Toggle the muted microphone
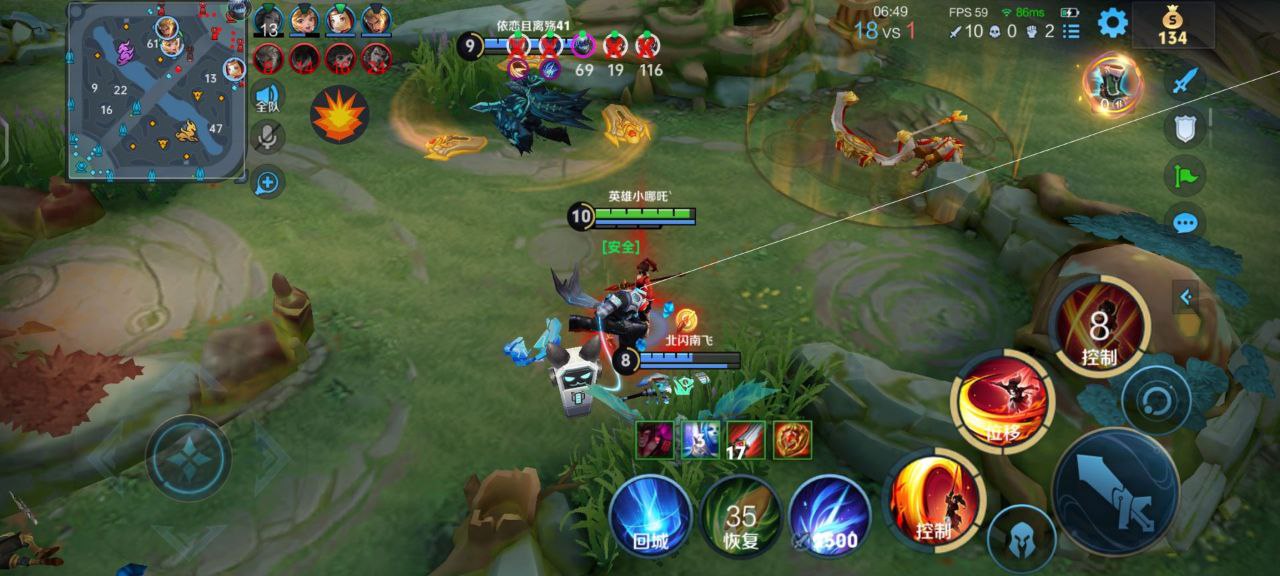 [267, 137]
